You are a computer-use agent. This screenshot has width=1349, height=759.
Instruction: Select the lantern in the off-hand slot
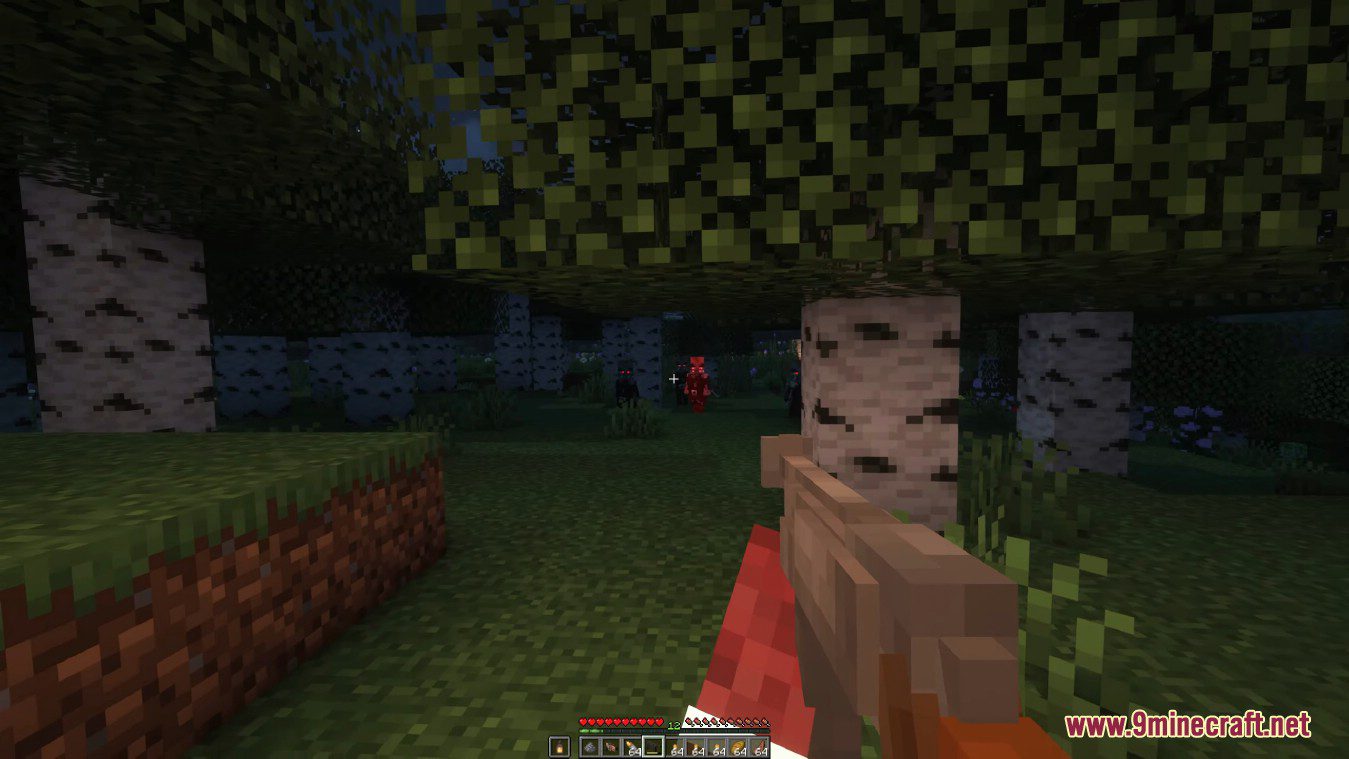560,745
